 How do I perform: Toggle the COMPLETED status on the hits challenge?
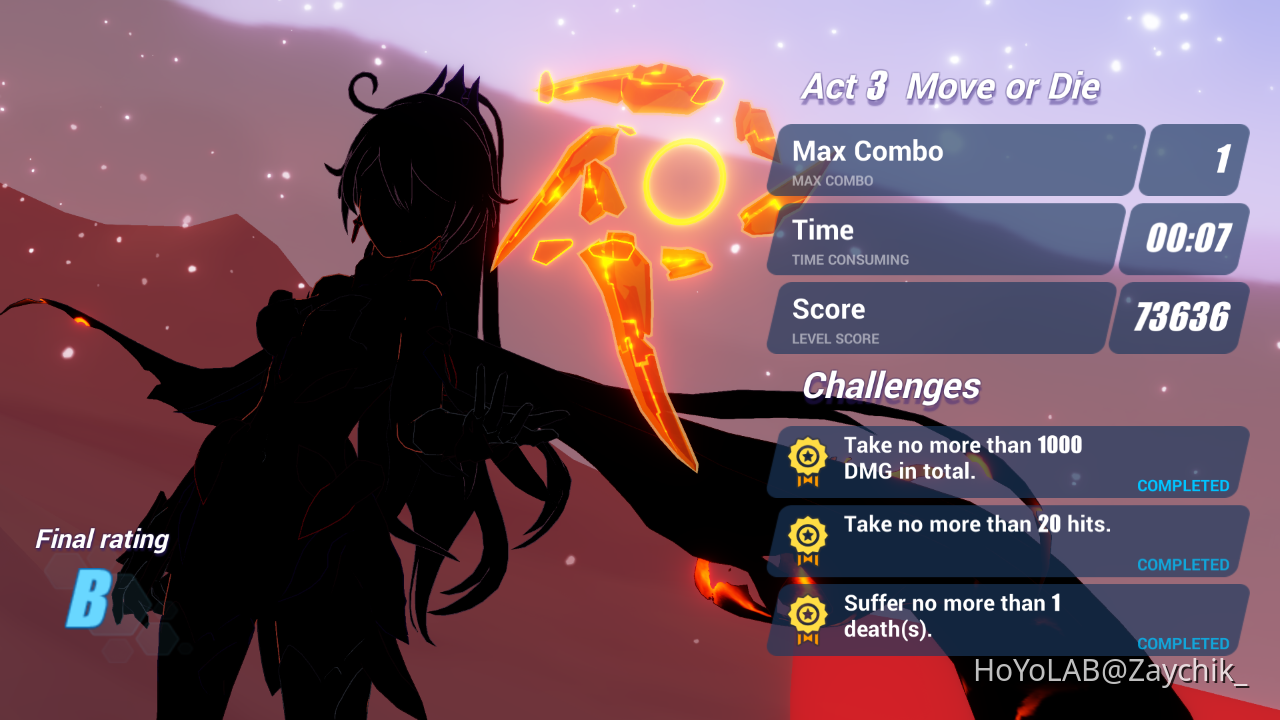[1183, 564]
